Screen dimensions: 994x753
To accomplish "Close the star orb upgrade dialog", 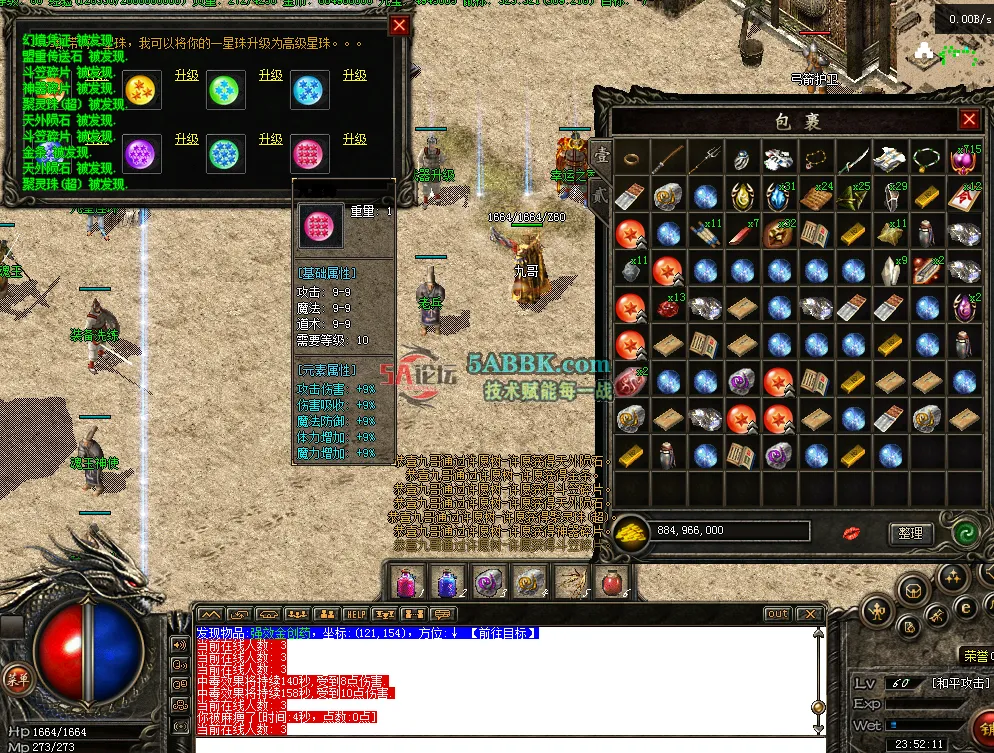I will tap(399, 26).
